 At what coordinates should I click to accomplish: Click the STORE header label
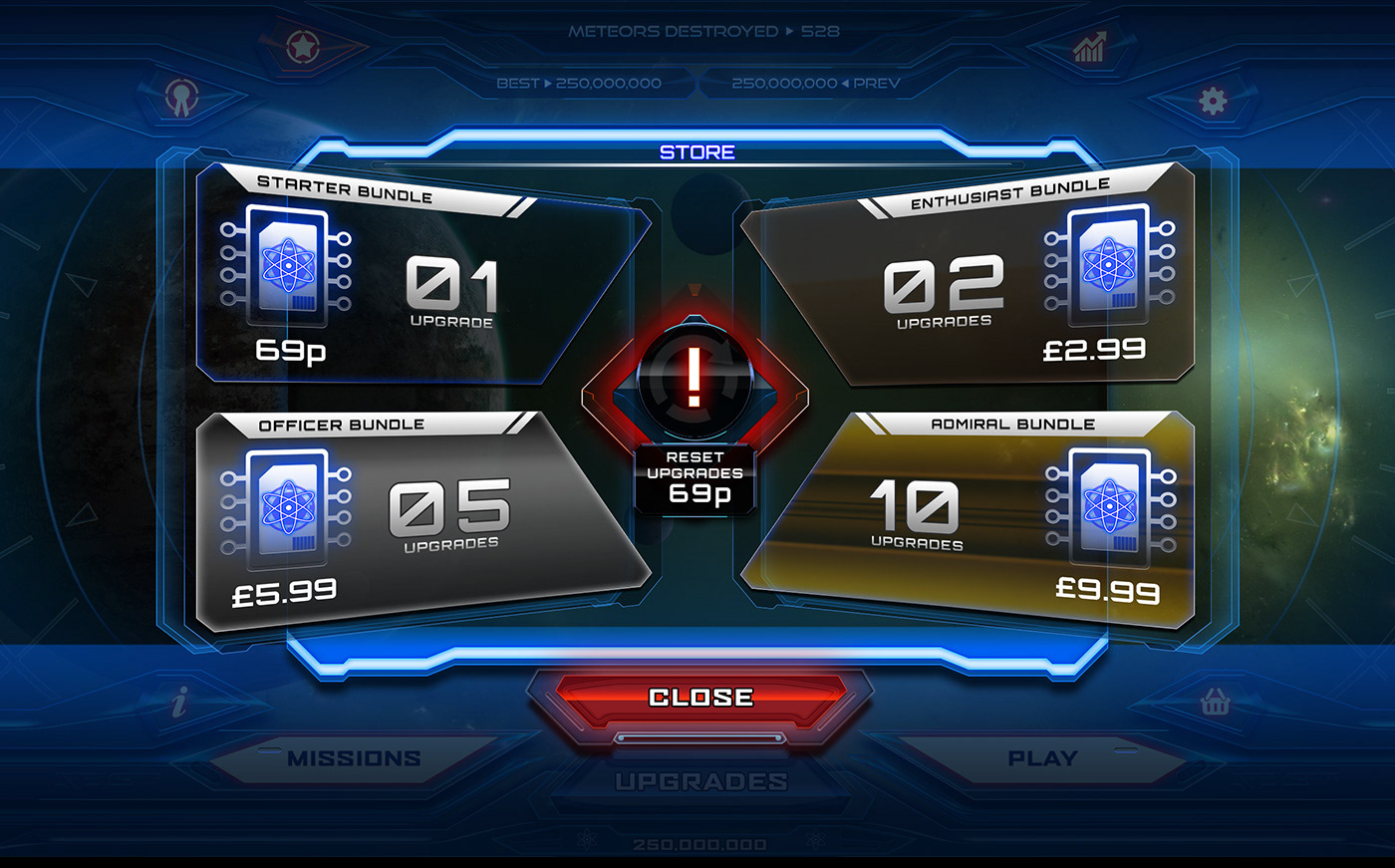point(697,151)
